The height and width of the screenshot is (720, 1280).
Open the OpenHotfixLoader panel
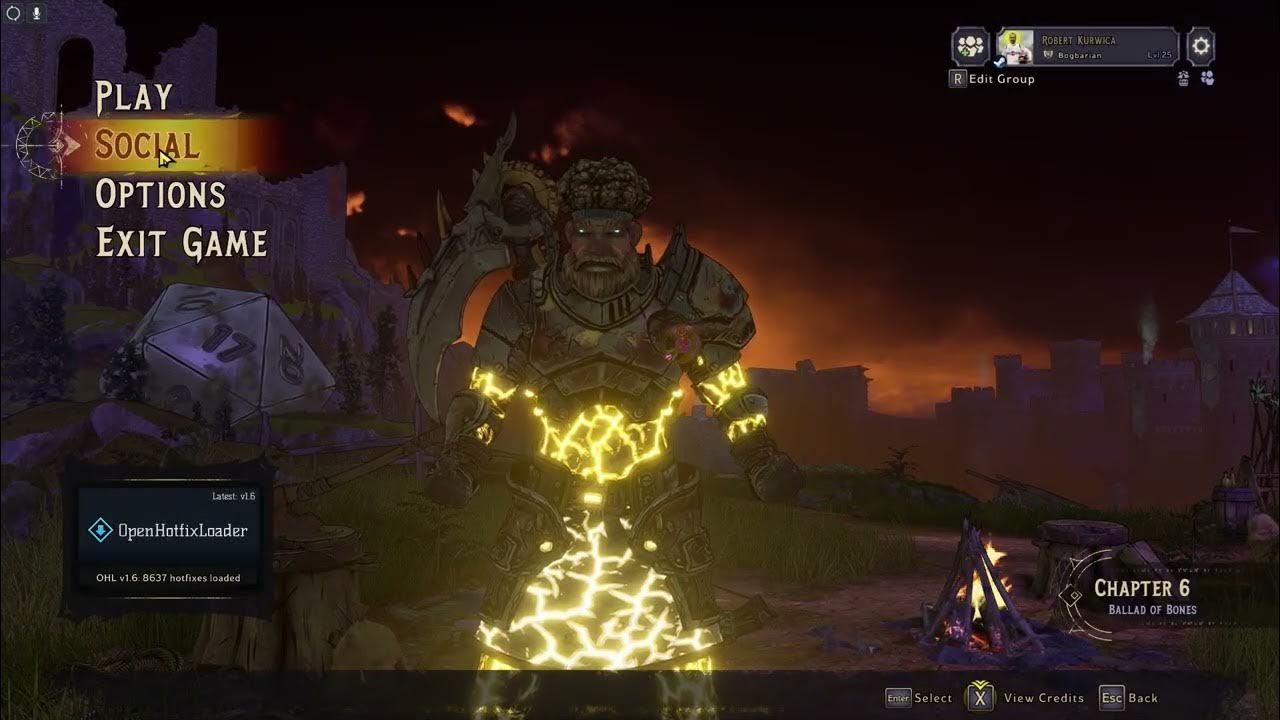point(168,531)
